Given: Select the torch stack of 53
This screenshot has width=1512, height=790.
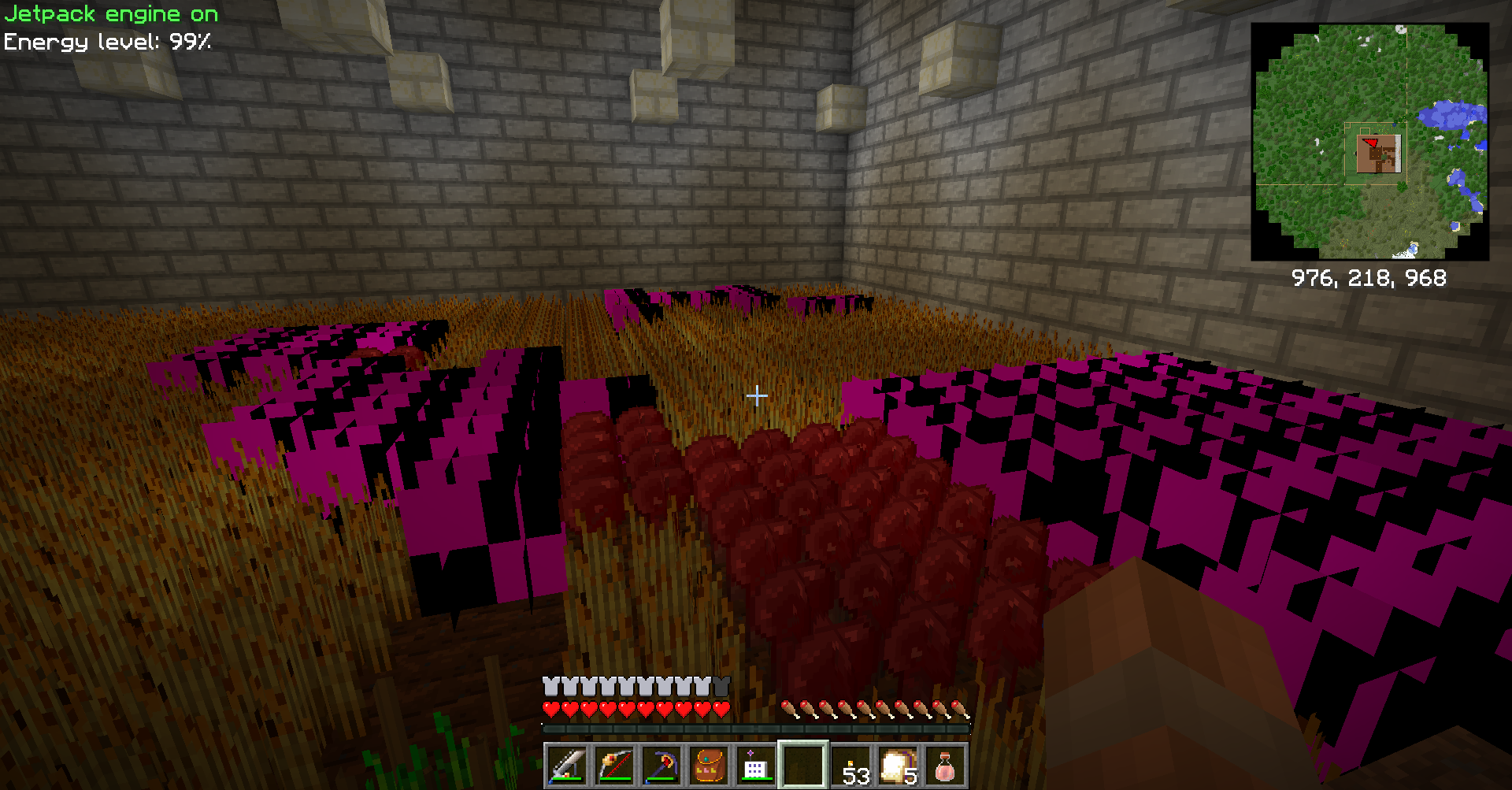Looking at the screenshot, I should (x=852, y=766).
